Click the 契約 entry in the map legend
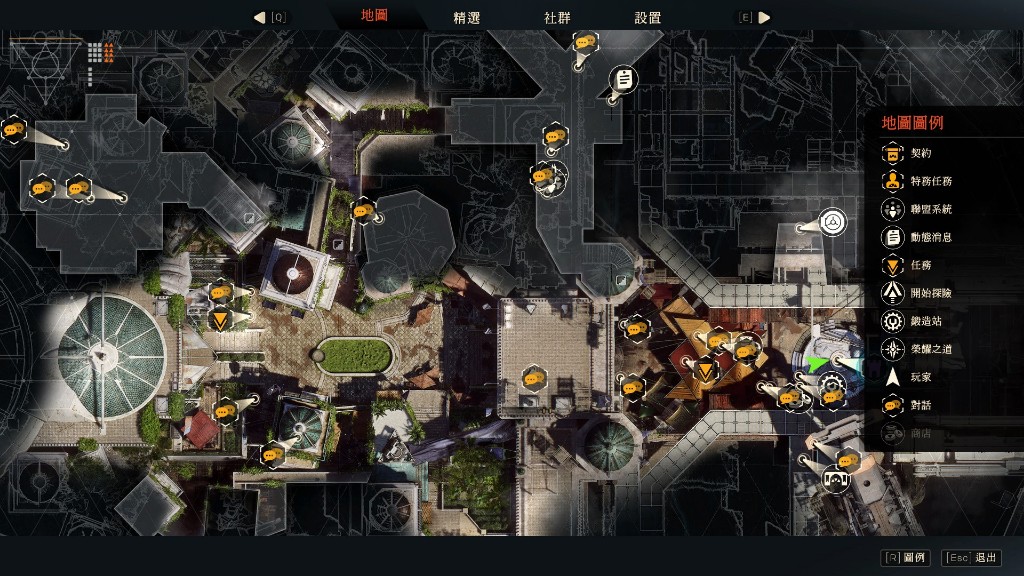Image resolution: width=1024 pixels, height=576 pixels. (920, 153)
